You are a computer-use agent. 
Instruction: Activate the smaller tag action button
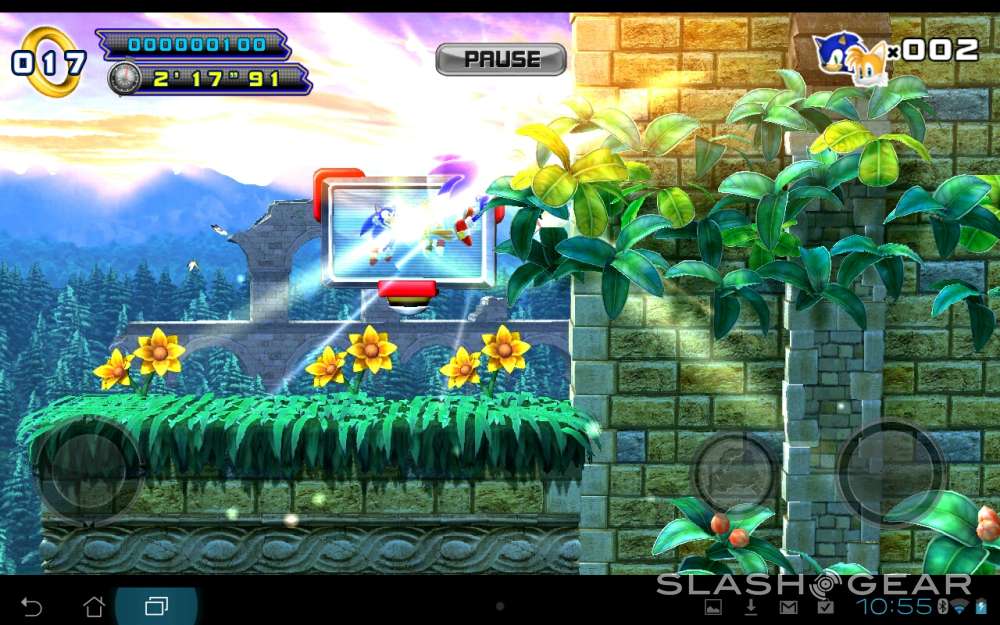coord(735,472)
